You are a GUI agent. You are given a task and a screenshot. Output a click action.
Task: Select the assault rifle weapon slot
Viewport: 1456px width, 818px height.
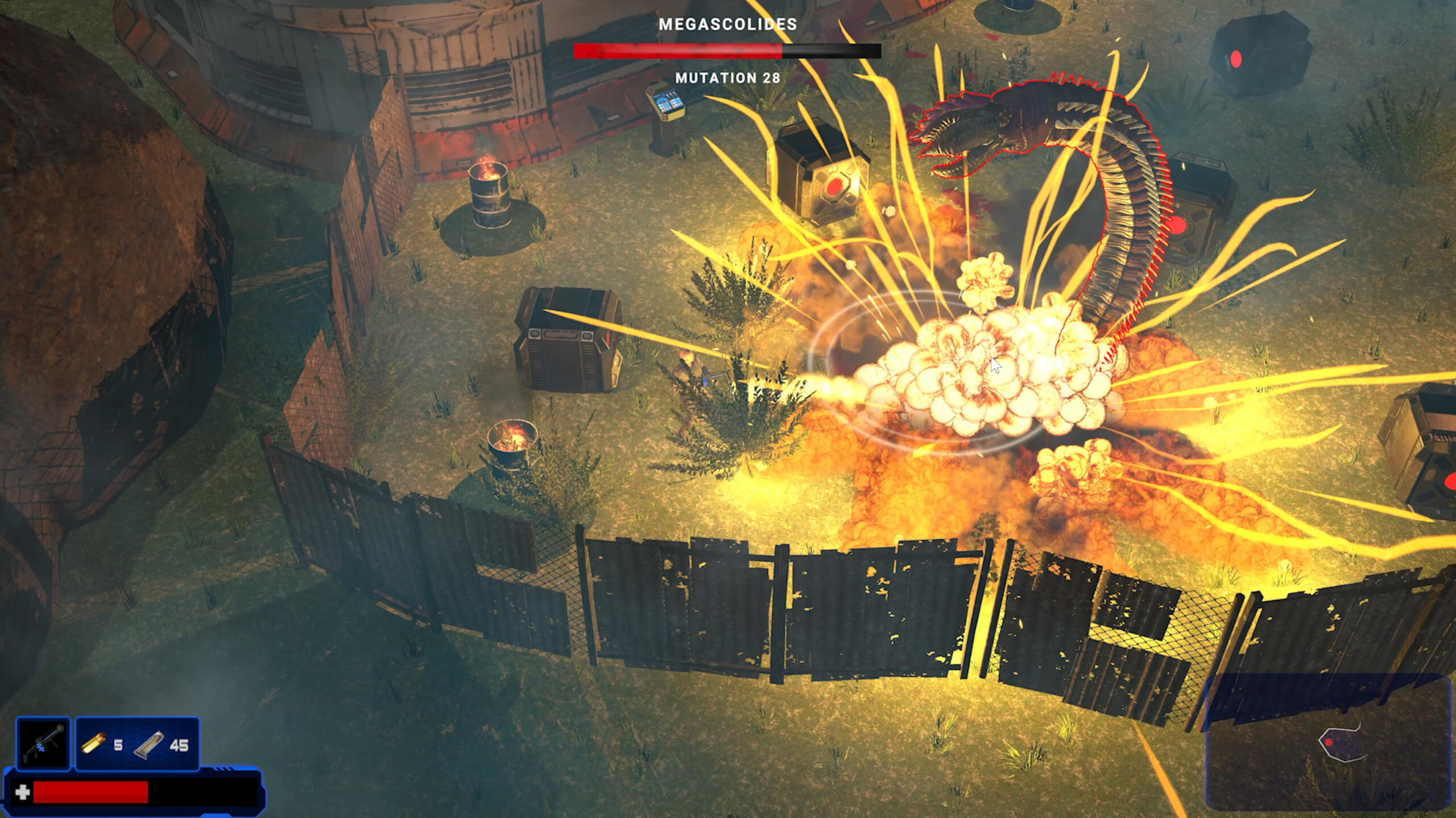click(43, 744)
